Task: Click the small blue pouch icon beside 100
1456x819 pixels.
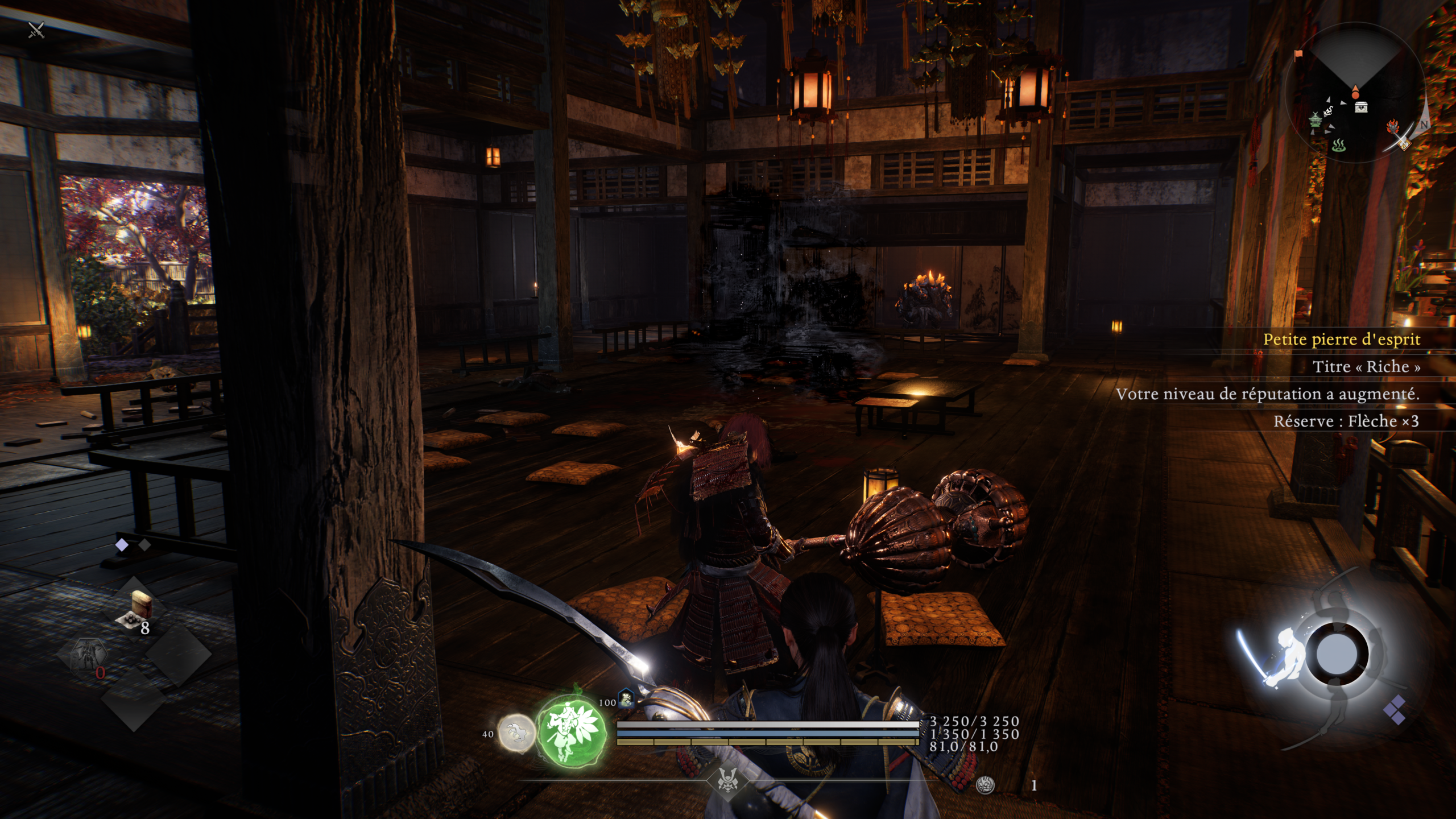Action: [x=626, y=698]
